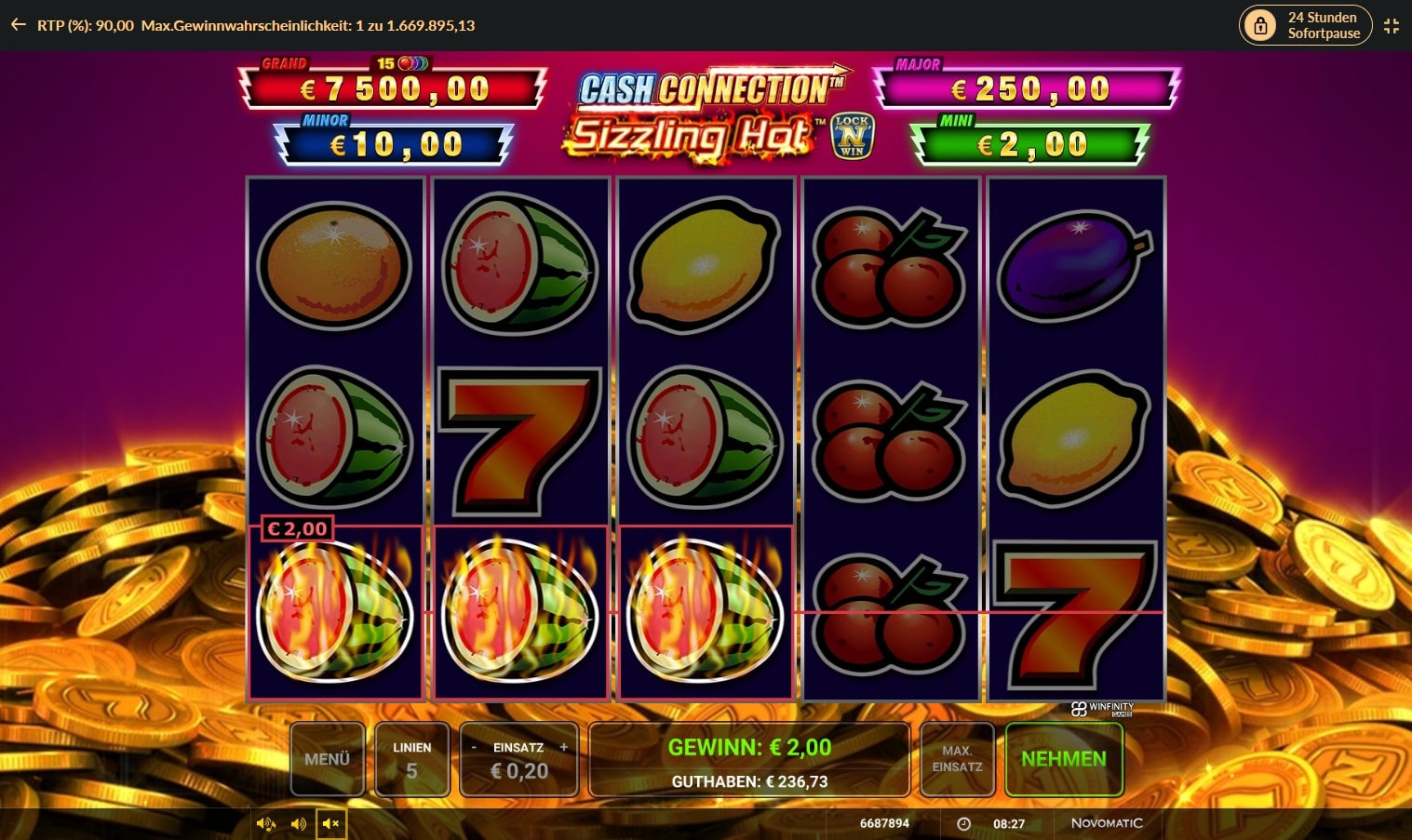Click the back arrow in the top bar
The image size is (1412, 840).
[17, 25]
